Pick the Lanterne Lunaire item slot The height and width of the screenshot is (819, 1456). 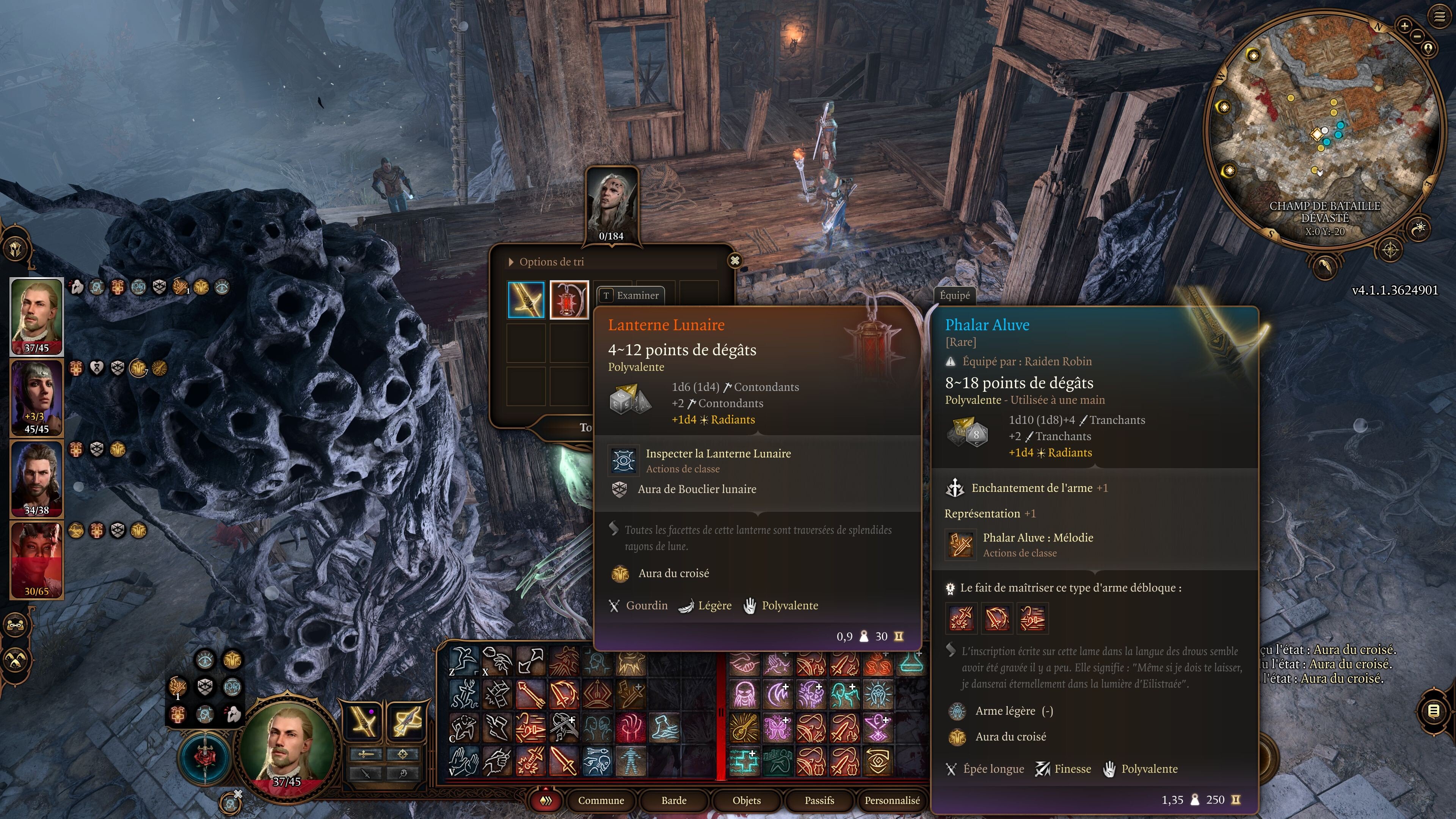569,300
